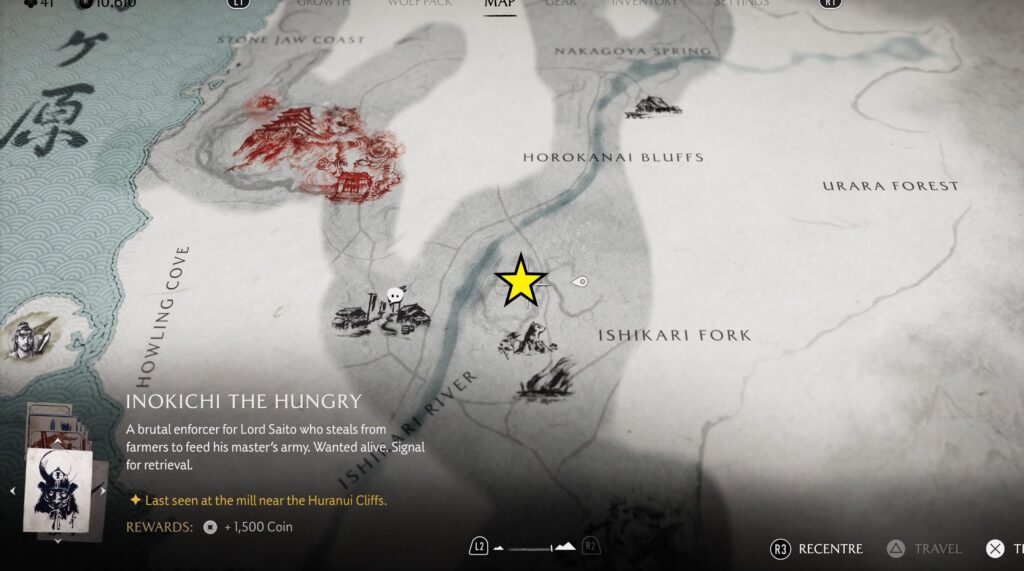Show the previous bounty card with left arrow
The width and height of the screenshot is (1024, 571).
[11, 490]
